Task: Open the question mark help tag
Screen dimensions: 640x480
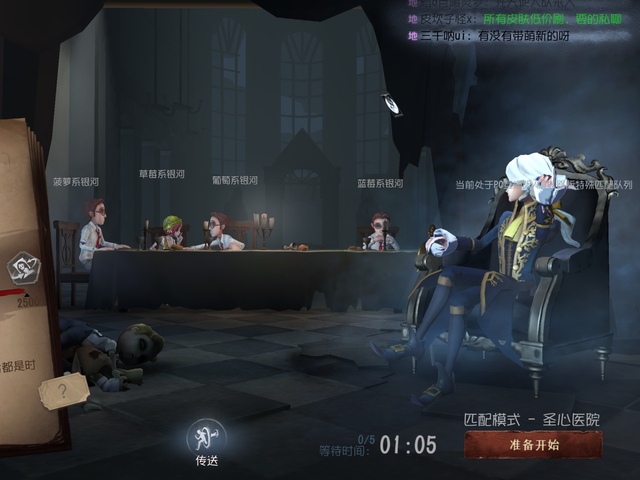Action: pos(63,391)
